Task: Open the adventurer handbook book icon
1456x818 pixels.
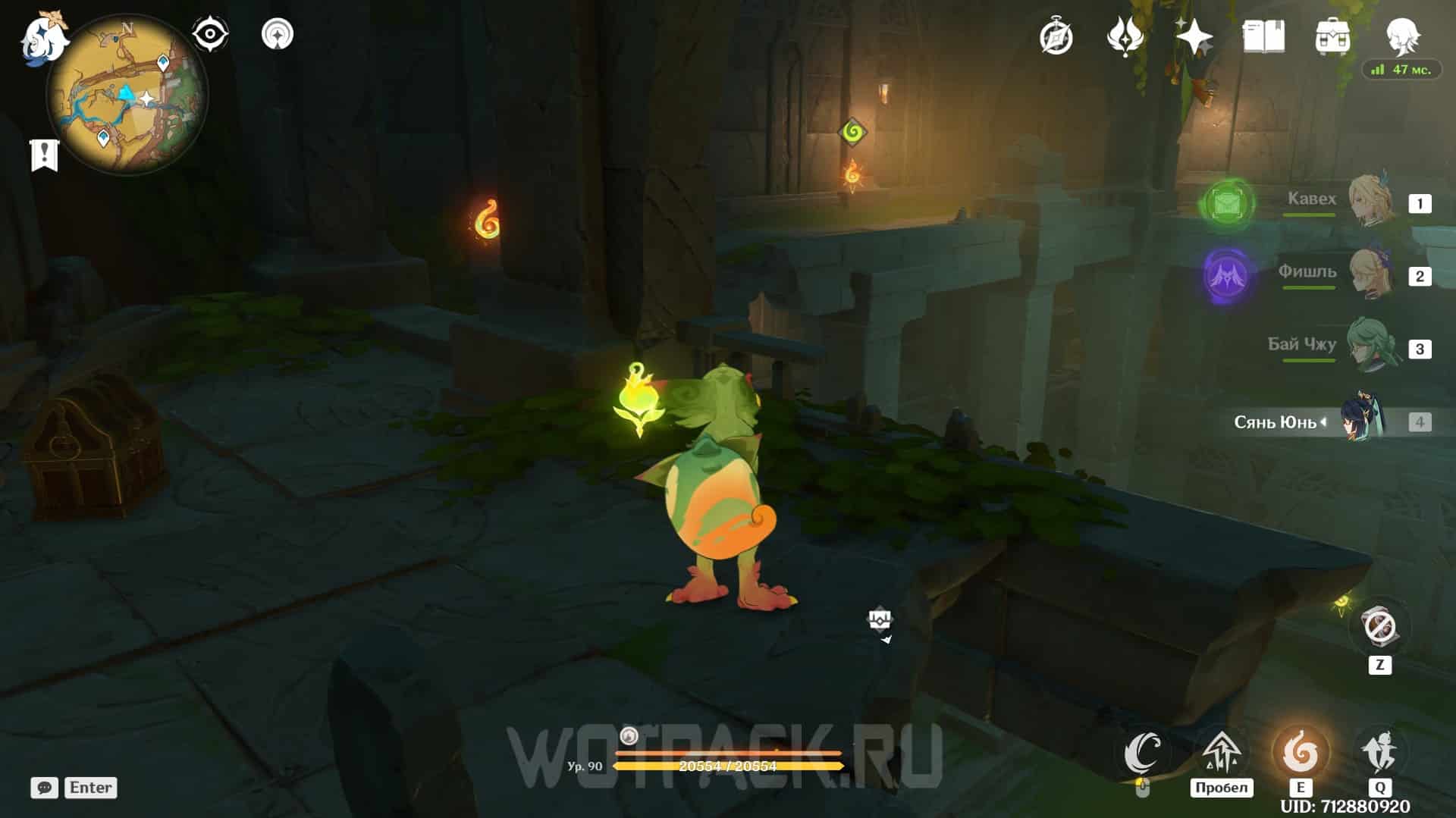Action: point(1263,36)
